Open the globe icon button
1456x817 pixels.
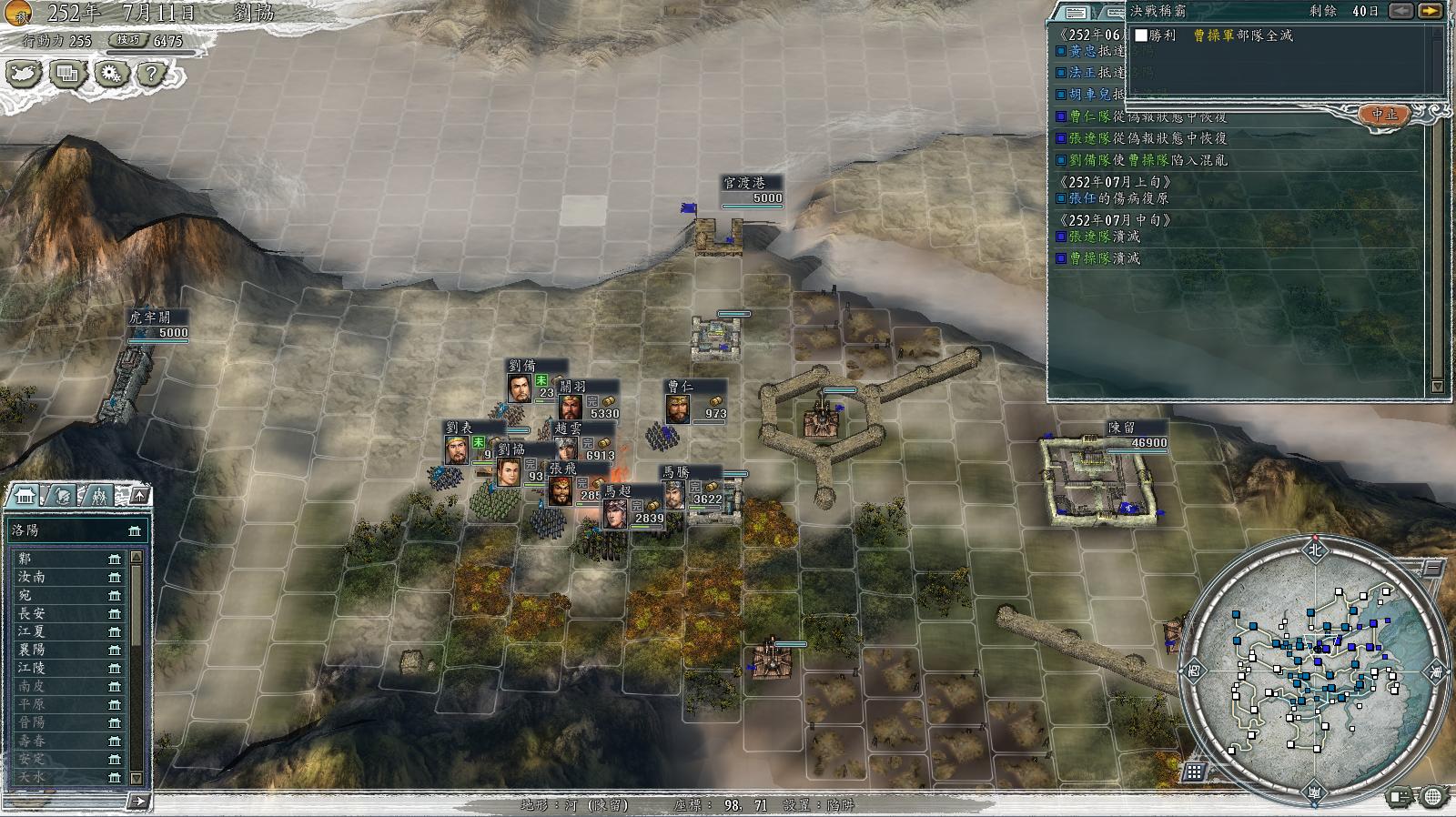pos(1432,798)
